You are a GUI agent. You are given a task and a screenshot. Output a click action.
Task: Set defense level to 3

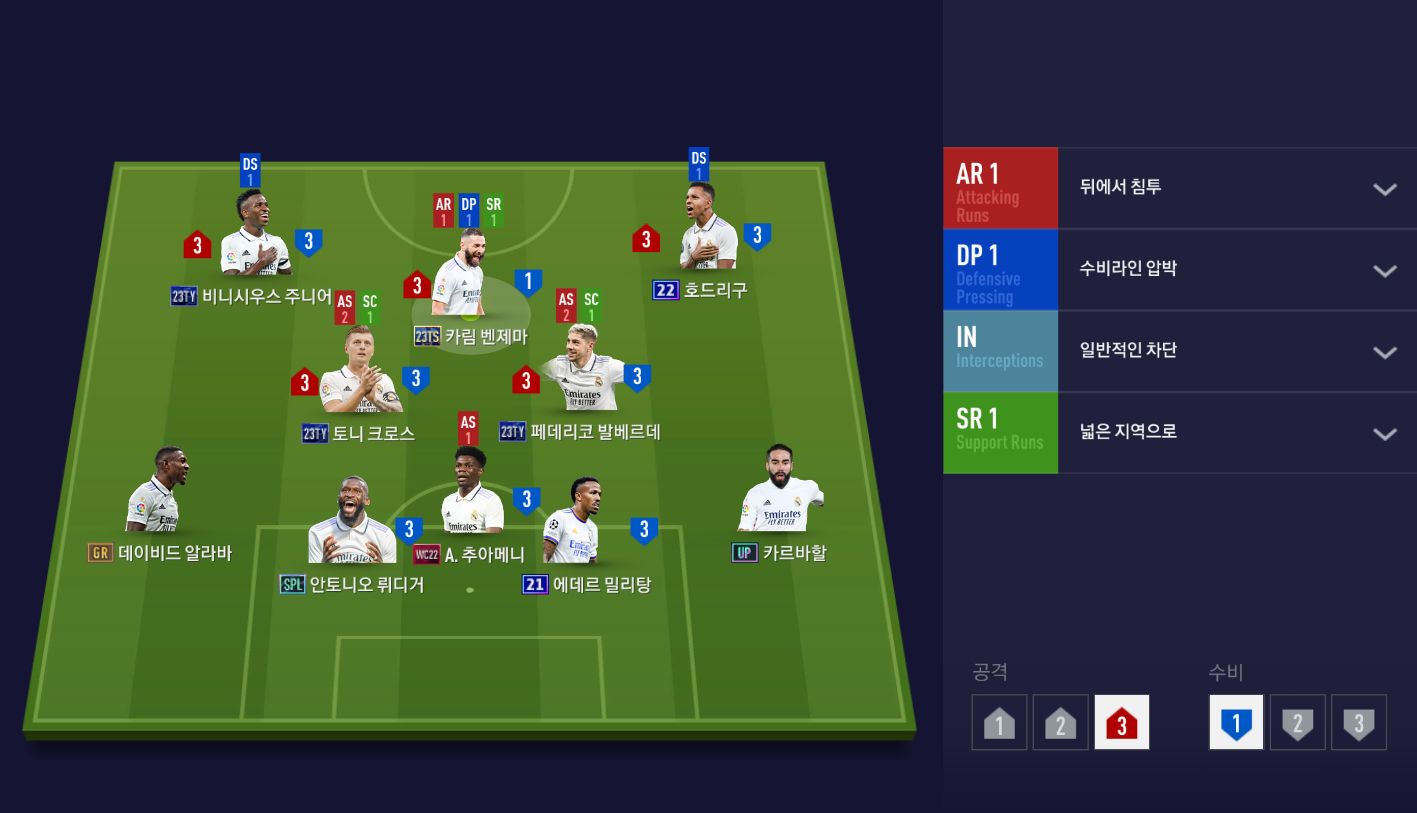[1358, 722]
